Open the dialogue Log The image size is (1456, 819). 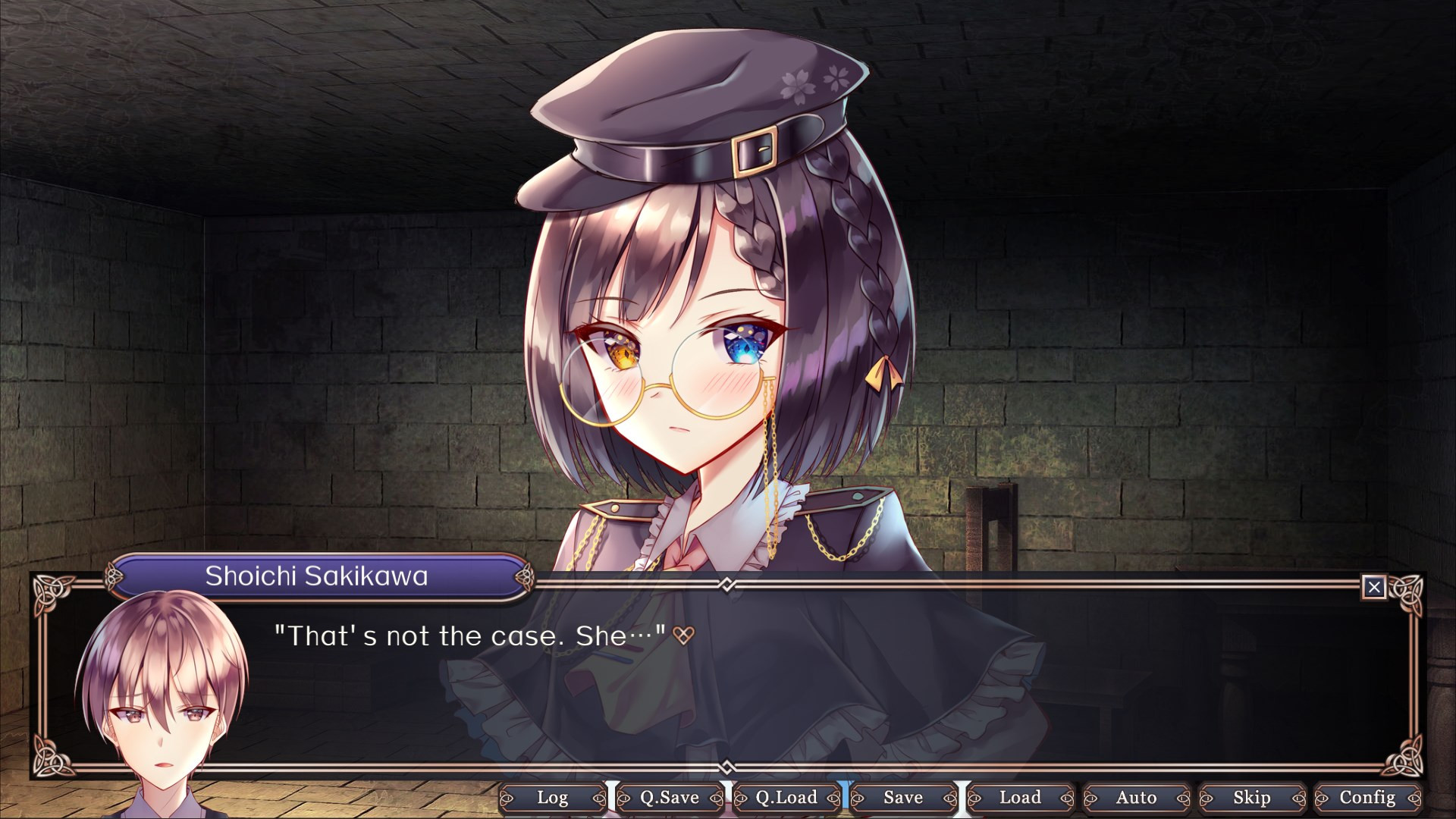point(553,798)
